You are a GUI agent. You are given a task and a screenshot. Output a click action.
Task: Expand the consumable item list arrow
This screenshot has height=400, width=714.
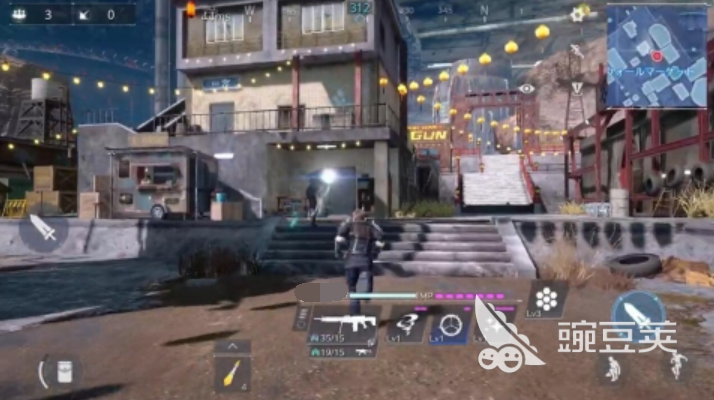click(x=231, y=346)
